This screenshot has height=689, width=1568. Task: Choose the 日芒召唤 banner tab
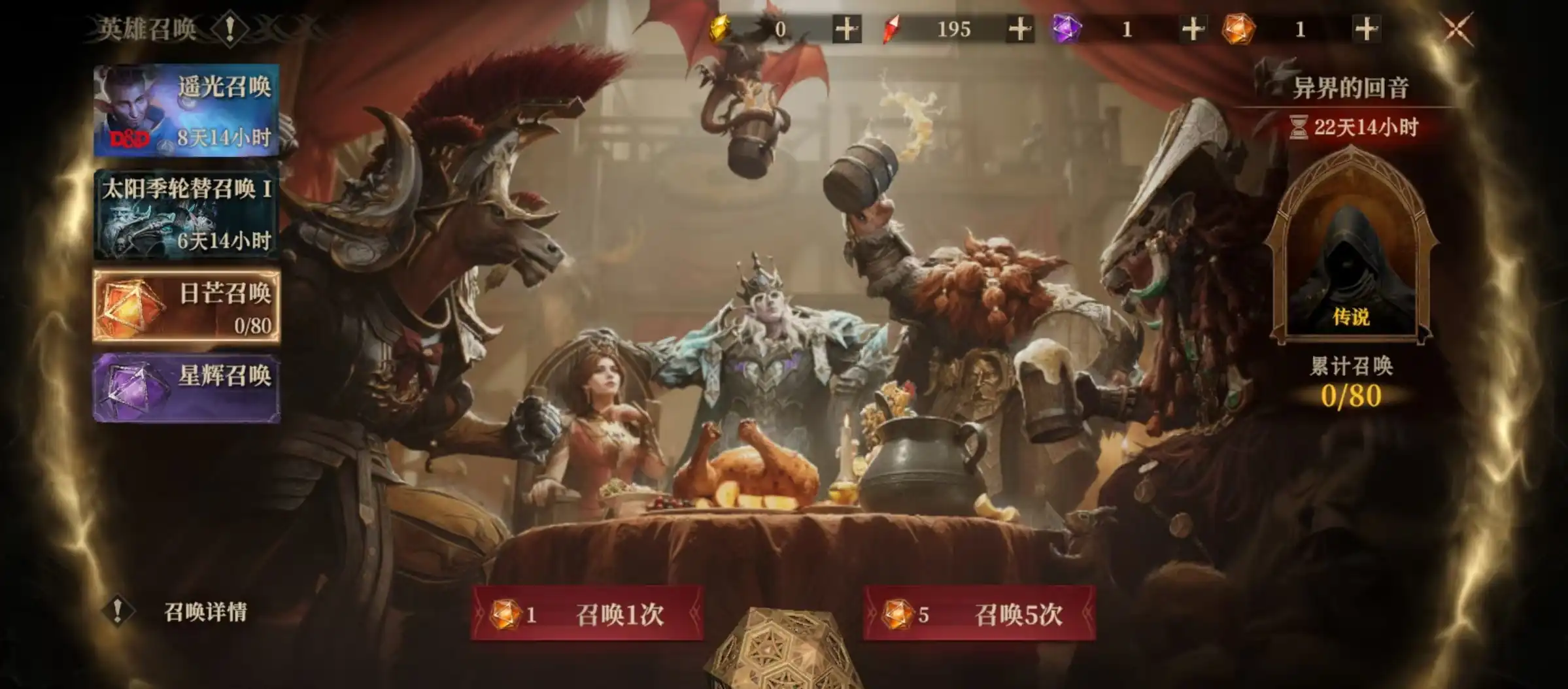click(186, 307)
